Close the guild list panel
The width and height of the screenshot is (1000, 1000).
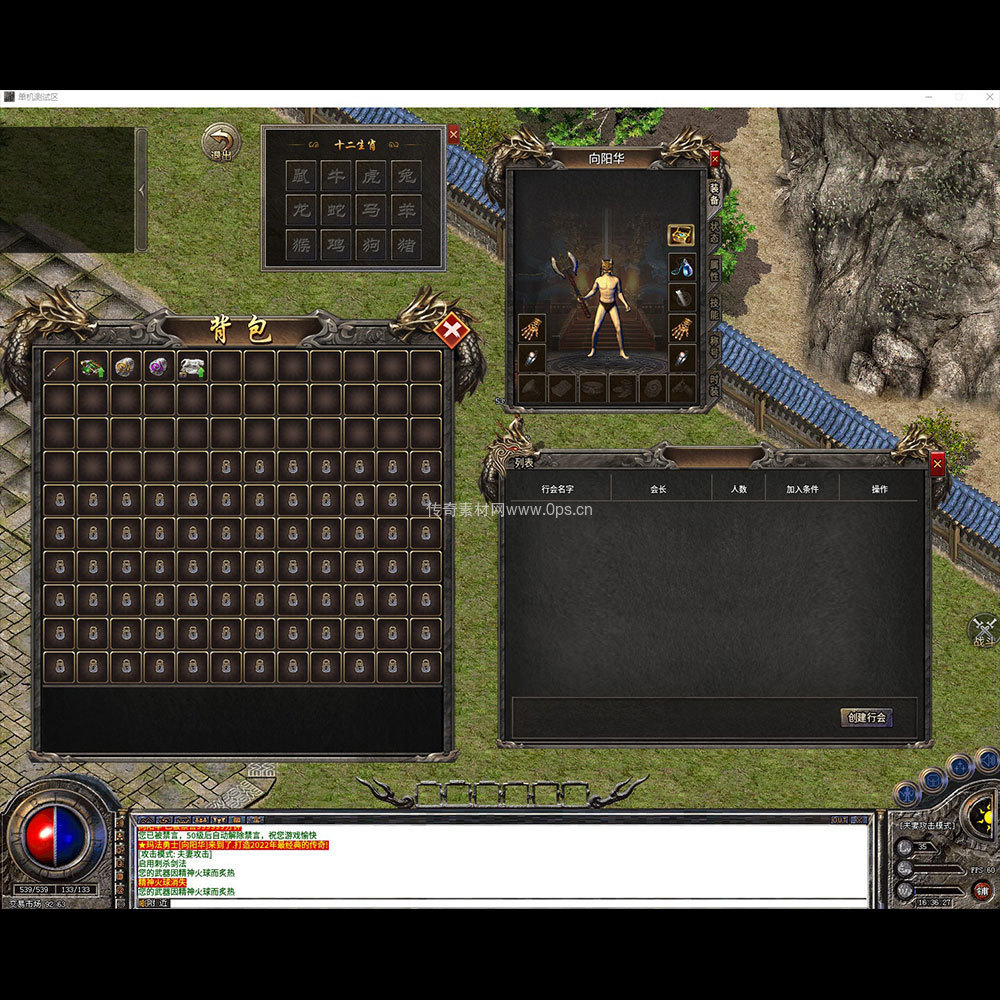pyautogui.click(x=937, y=463)
